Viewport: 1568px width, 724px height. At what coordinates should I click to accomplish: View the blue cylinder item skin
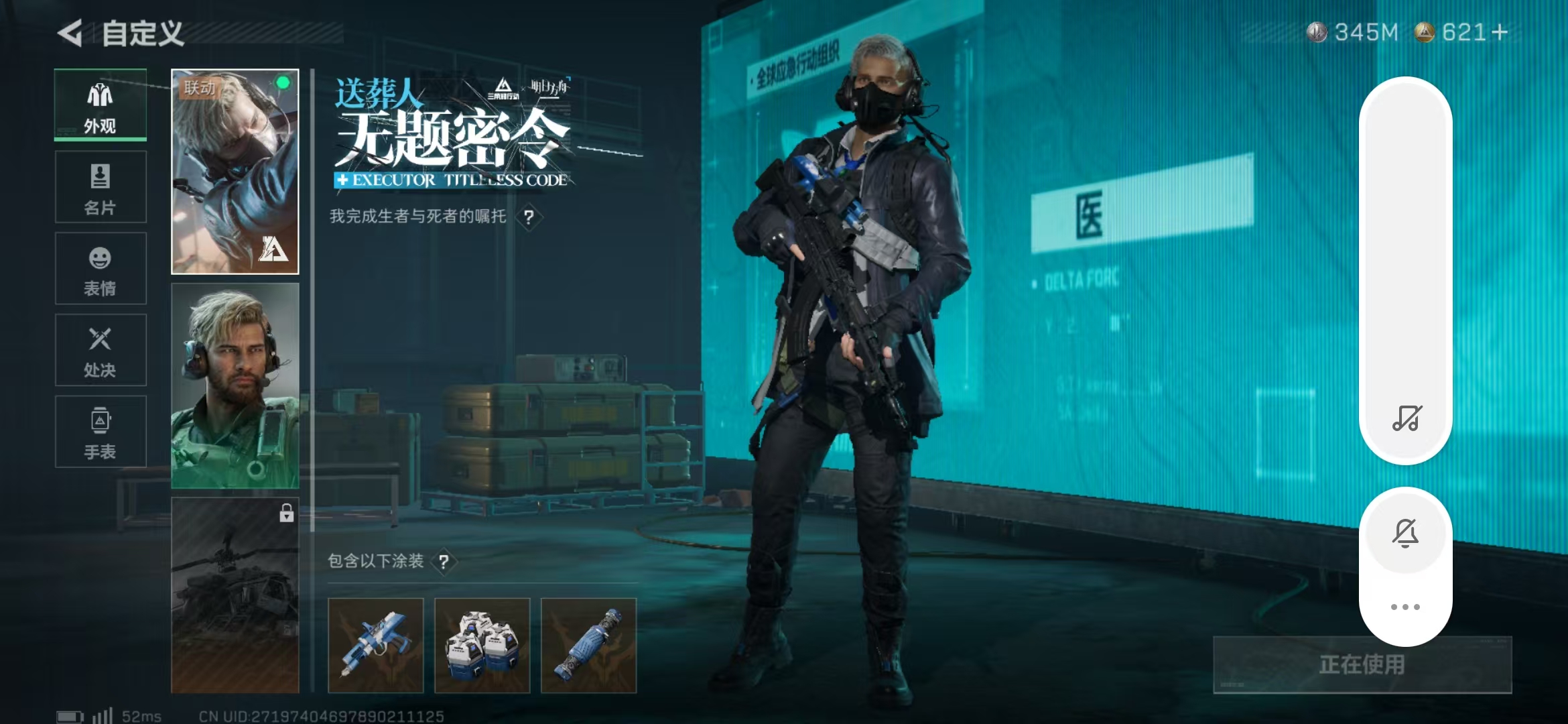point(588,645)
